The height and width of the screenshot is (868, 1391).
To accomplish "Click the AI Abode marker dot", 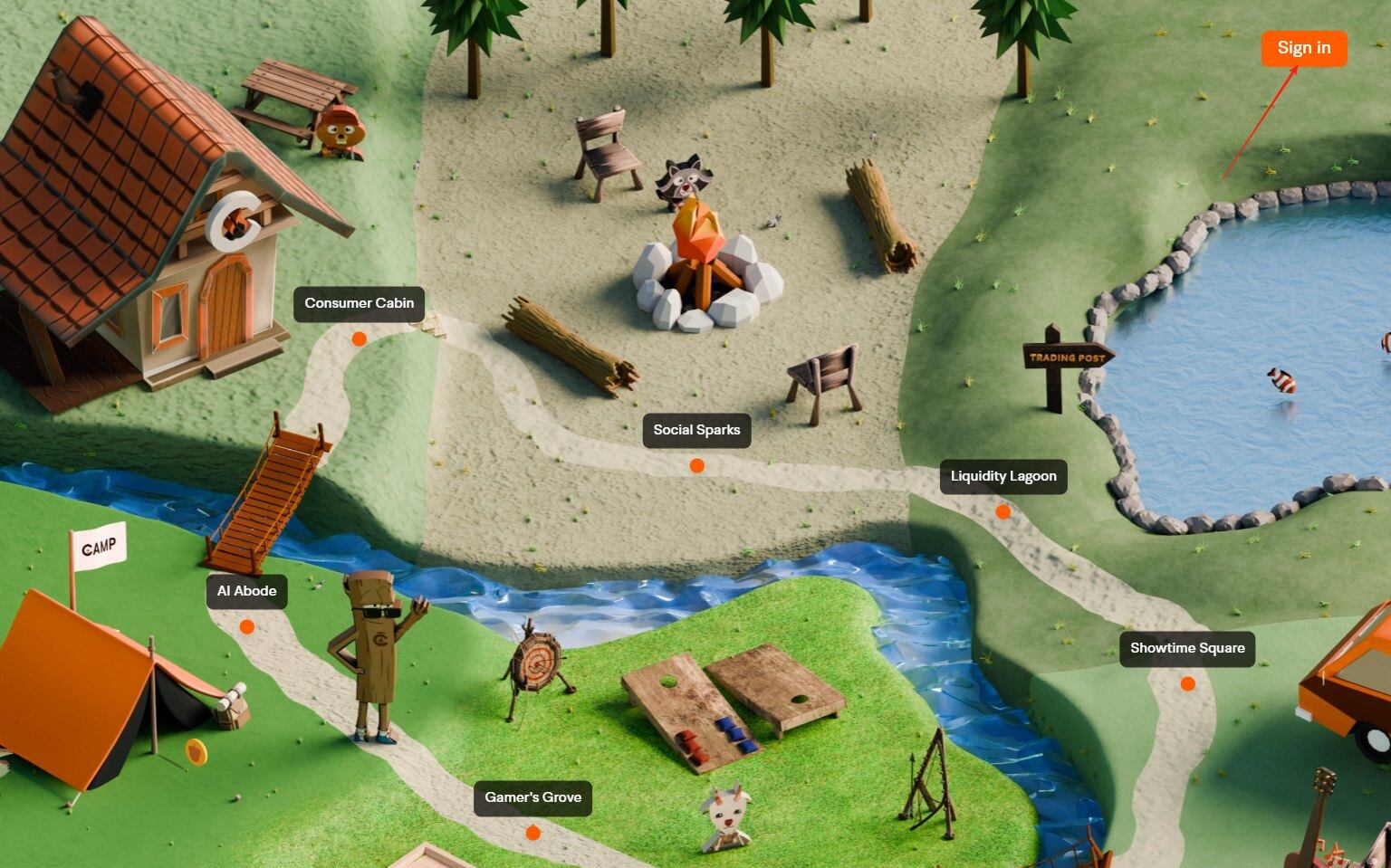I will (x=247, y=625).
